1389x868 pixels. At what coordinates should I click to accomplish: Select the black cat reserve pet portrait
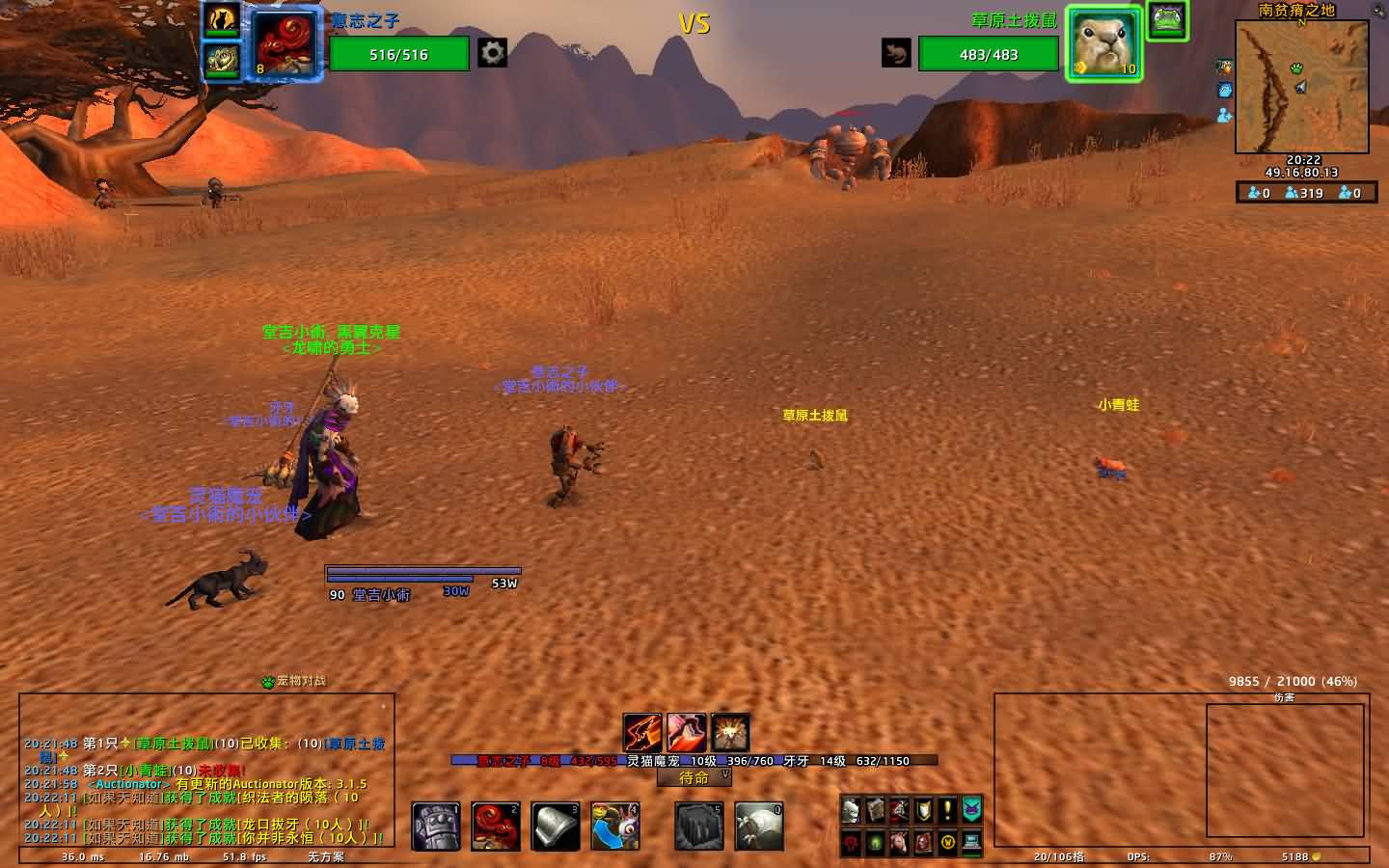(222, 19)
